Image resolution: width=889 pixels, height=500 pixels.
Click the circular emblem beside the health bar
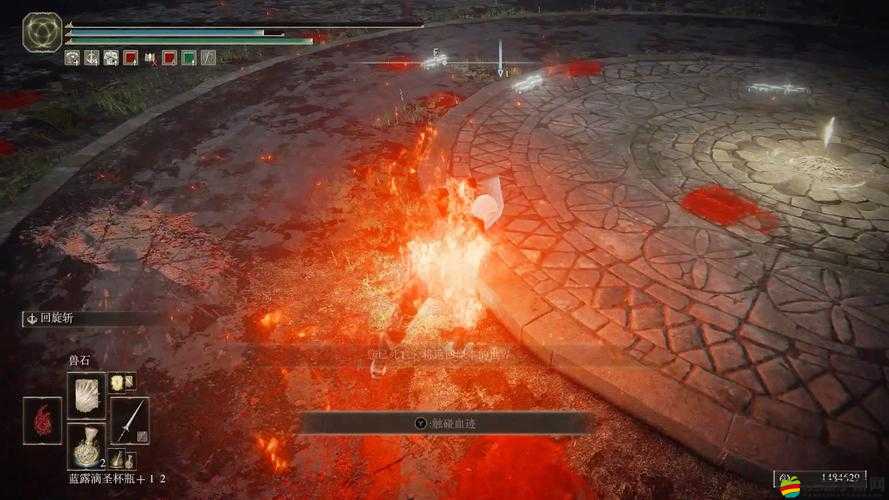click(42, 32)
